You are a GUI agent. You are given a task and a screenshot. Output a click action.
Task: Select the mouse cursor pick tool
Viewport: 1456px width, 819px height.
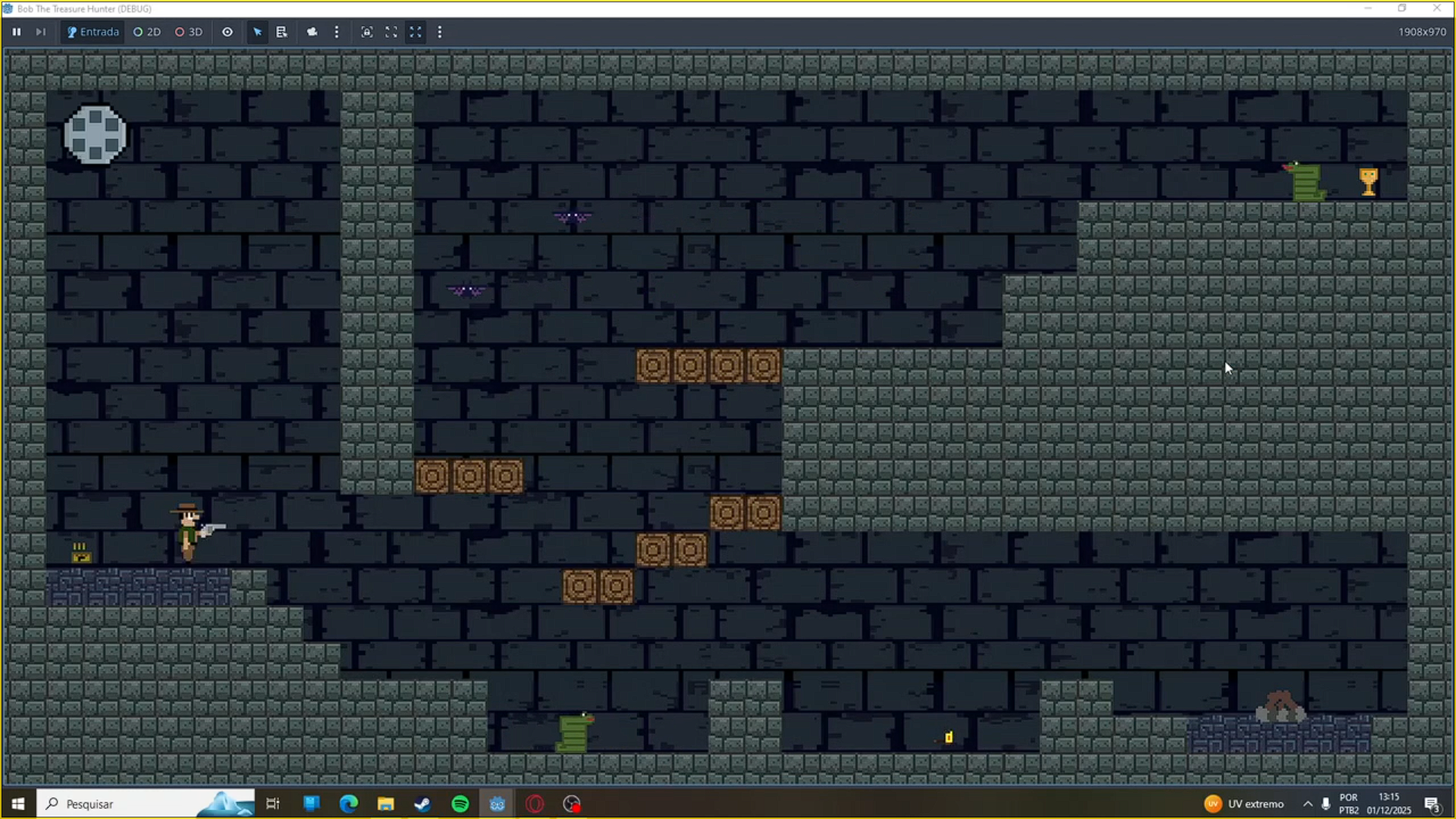(x=257, y=32)
